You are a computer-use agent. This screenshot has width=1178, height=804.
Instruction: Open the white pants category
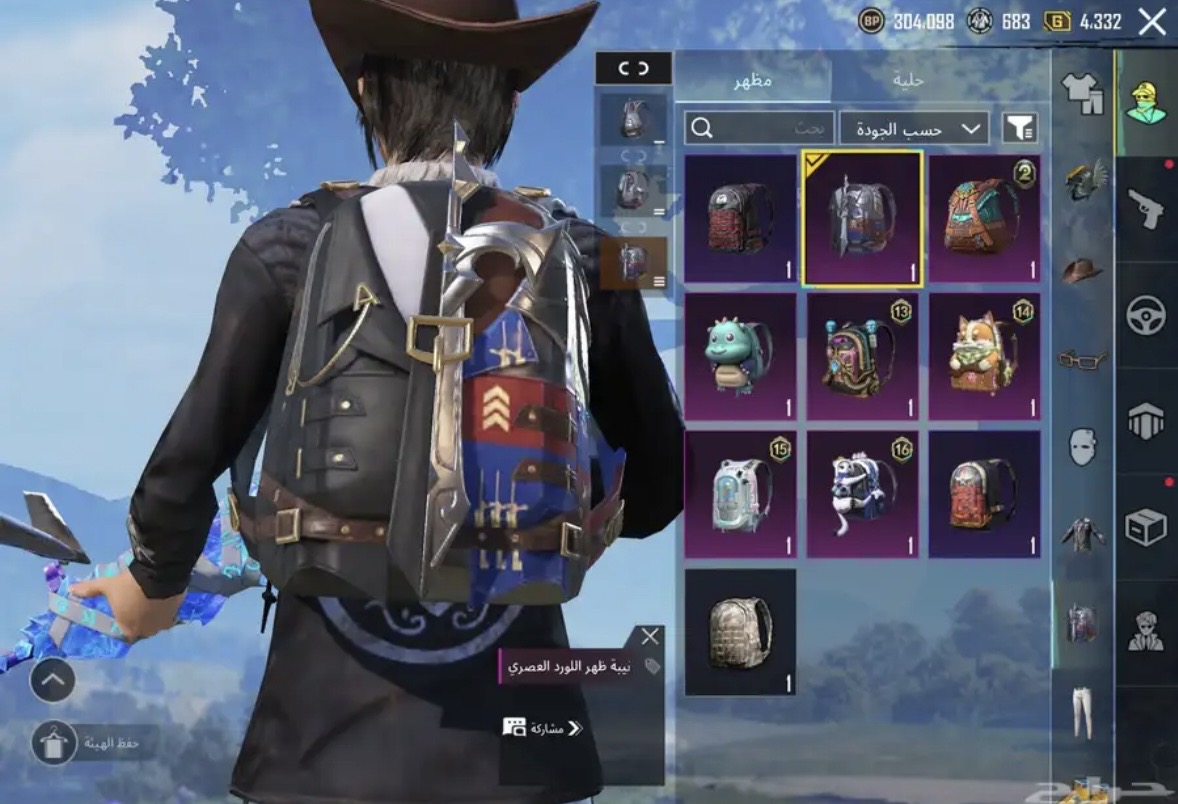(1083, 711)
